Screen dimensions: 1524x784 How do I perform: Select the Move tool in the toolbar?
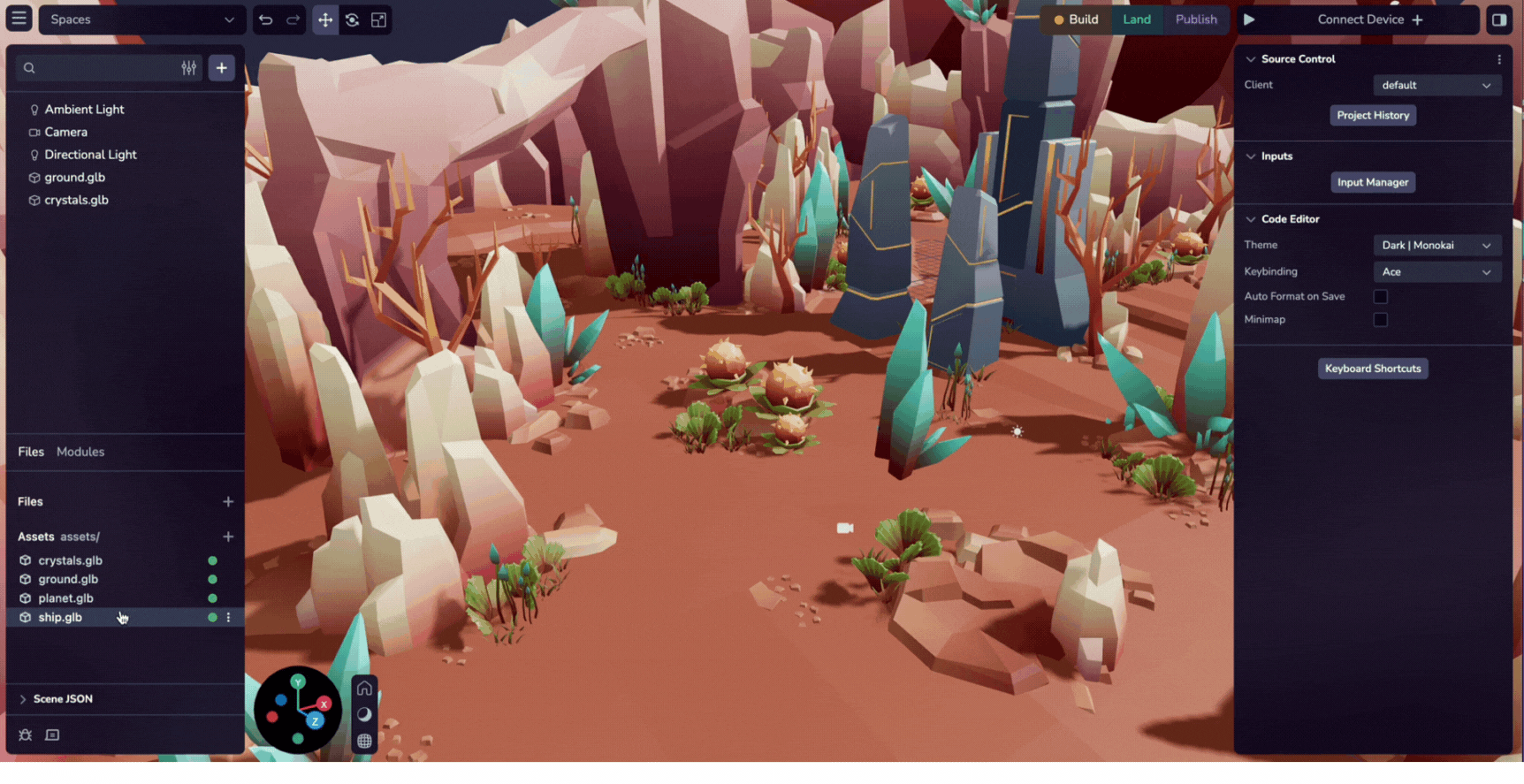pyautogui.click(x=325, y=19)
